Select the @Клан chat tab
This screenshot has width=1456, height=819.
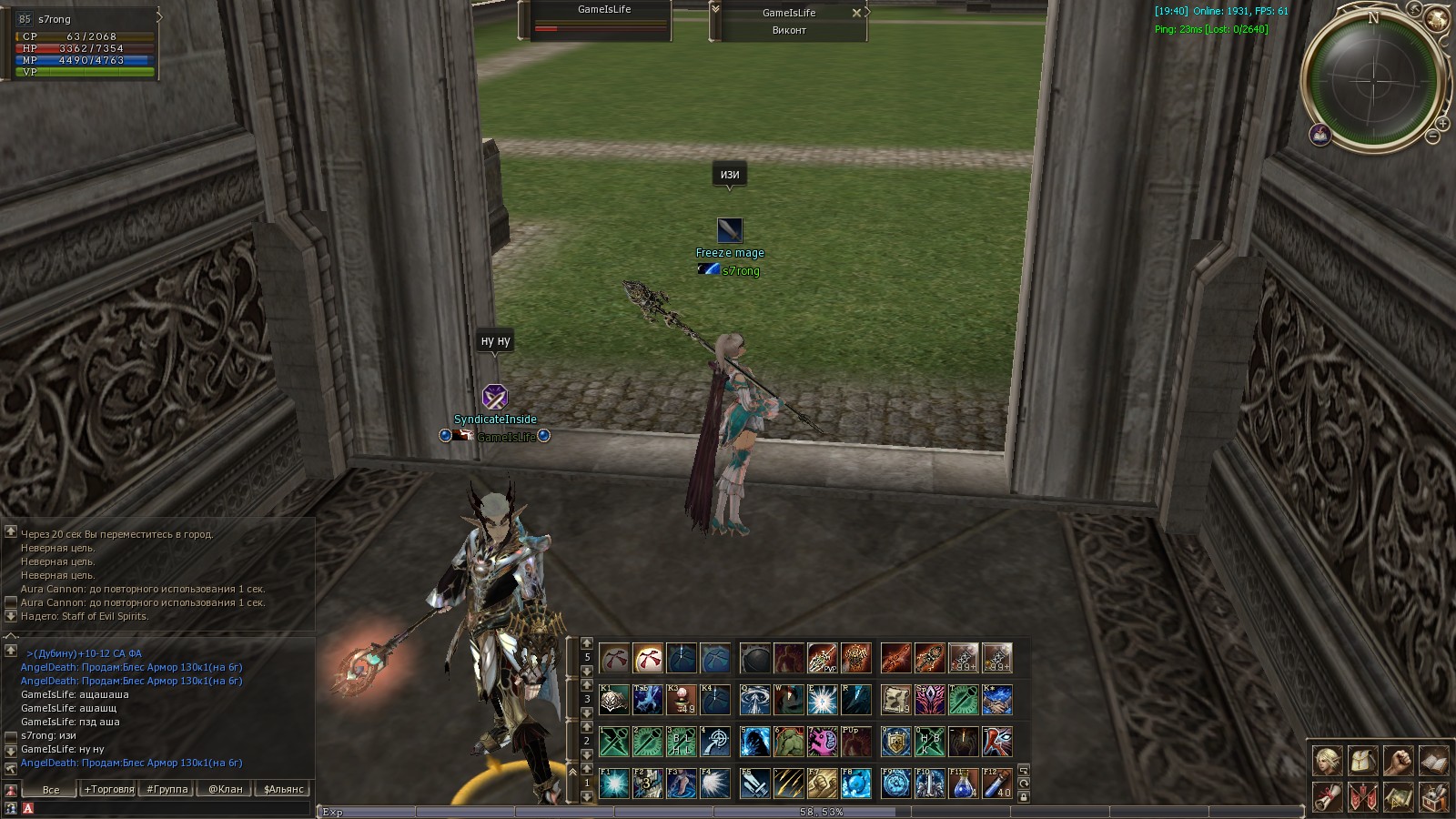226,789
